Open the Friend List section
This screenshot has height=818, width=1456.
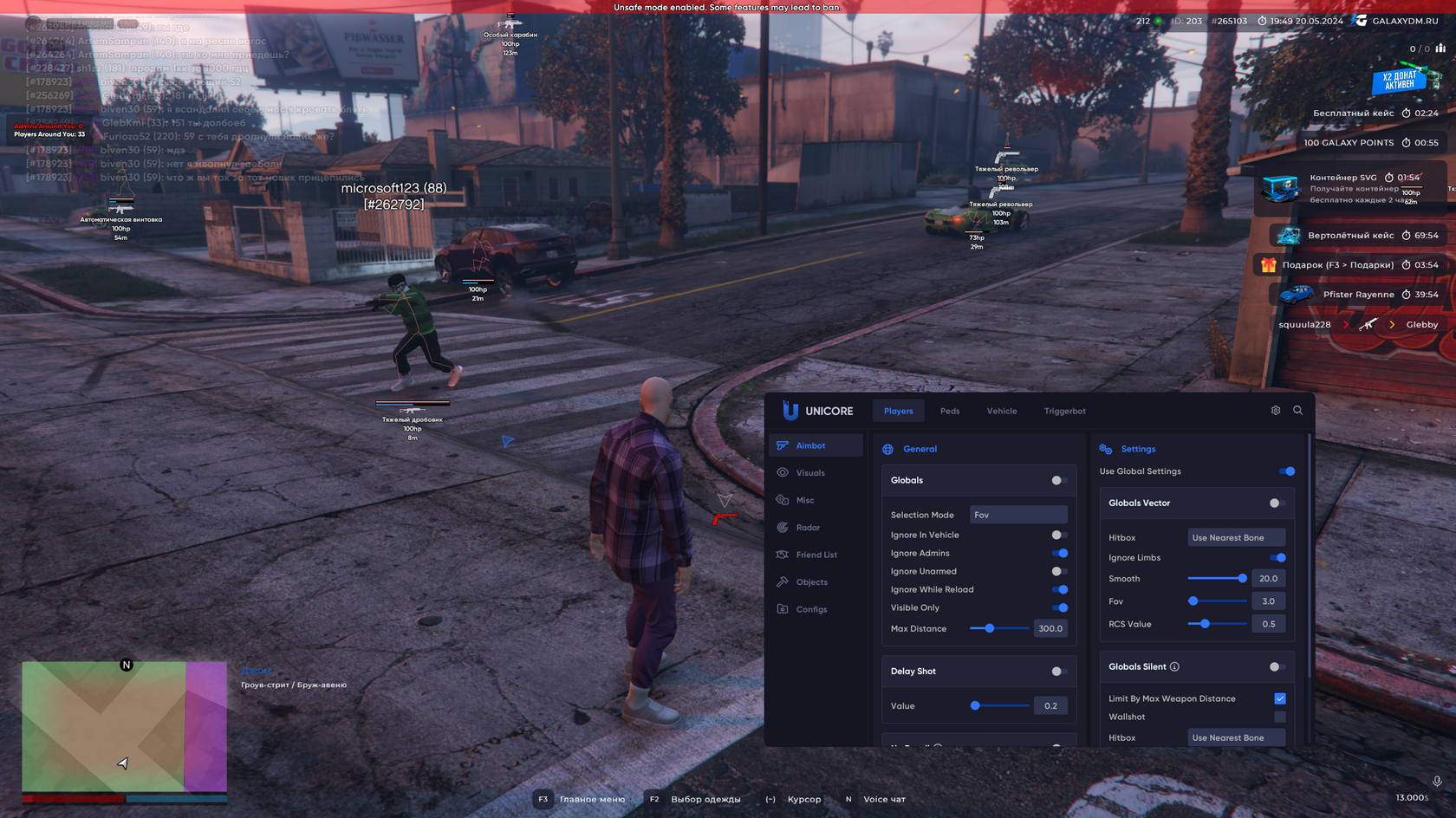[x=816, y=555]
